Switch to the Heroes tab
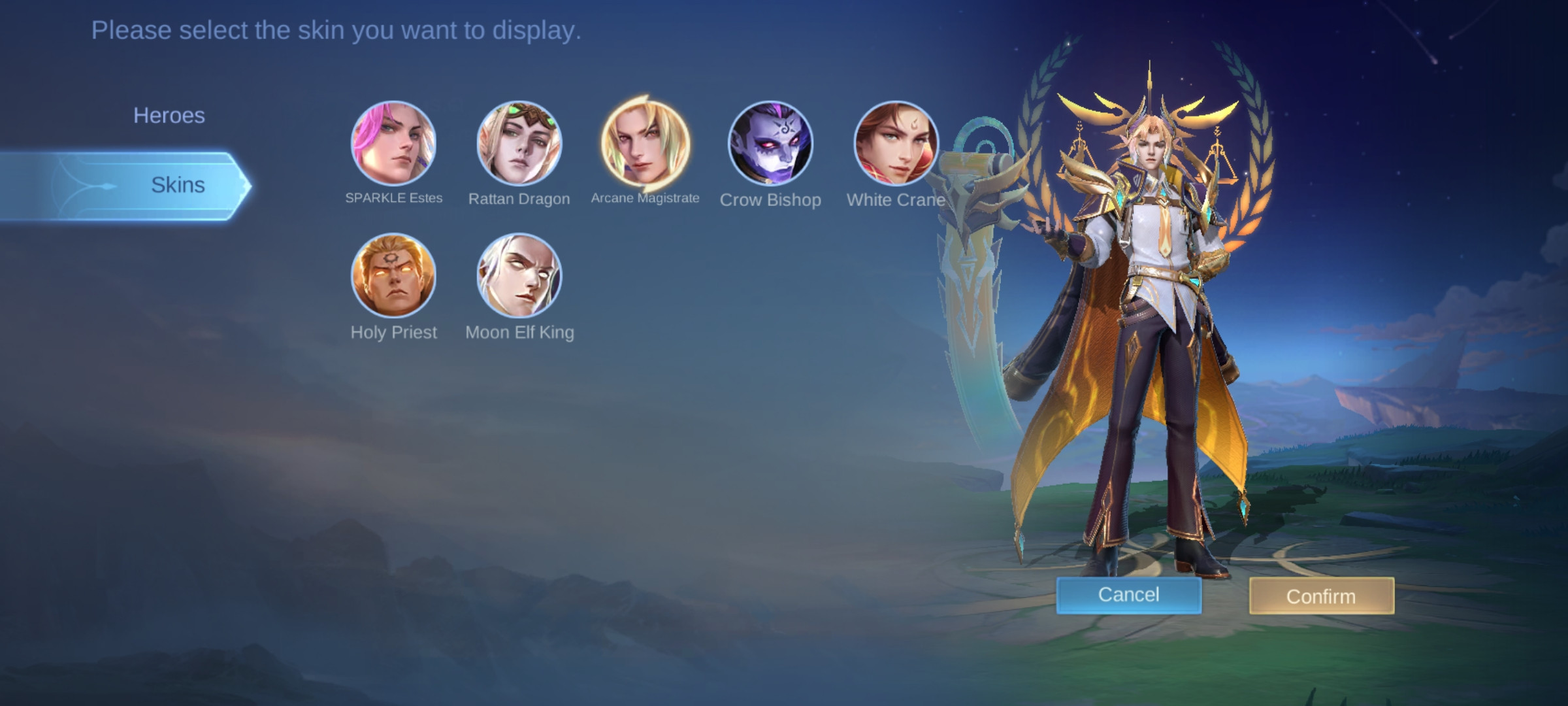This screenshot has width=1568, height=706. (169, 116)
